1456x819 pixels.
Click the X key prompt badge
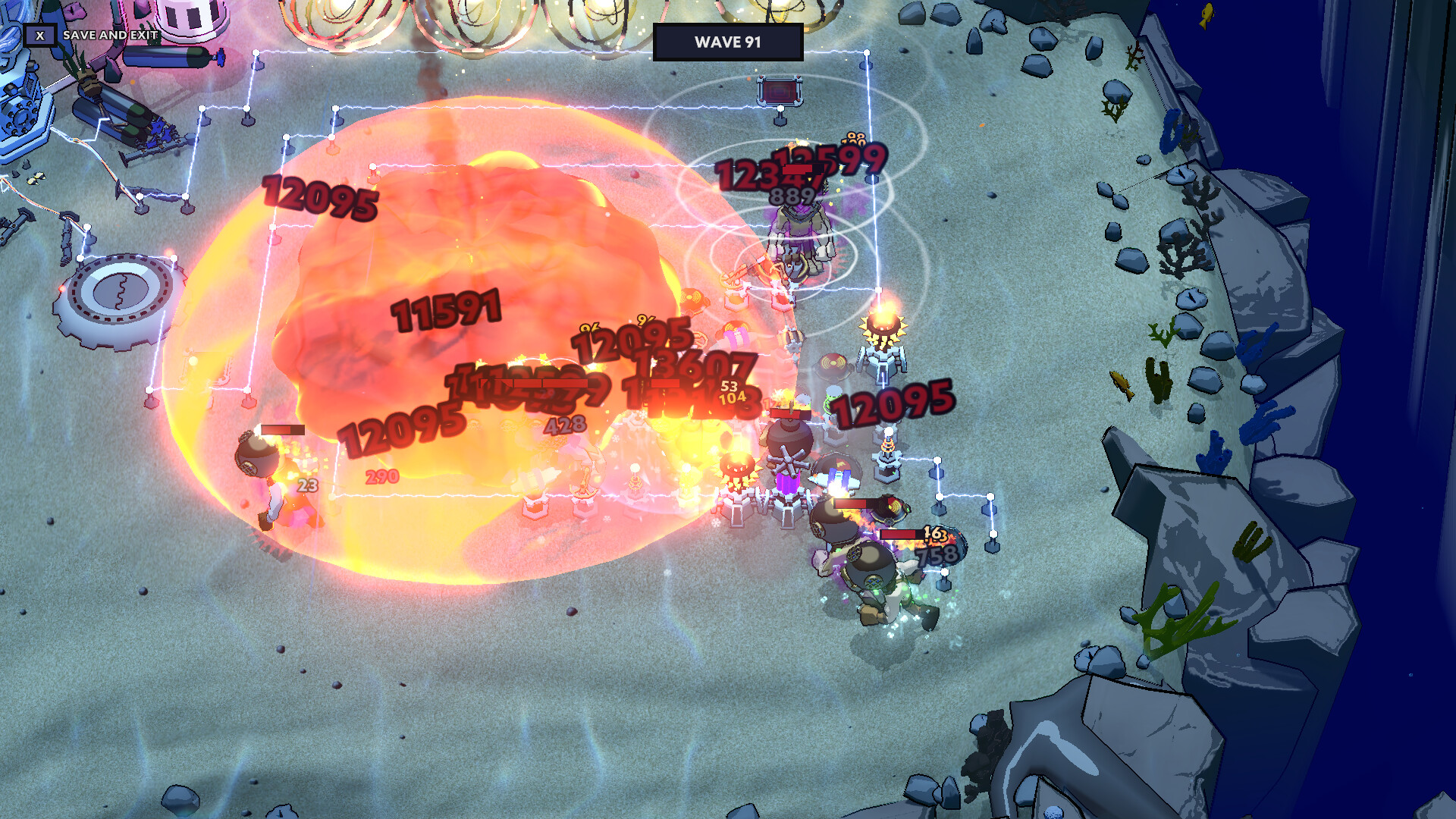(x=39, y=35)
